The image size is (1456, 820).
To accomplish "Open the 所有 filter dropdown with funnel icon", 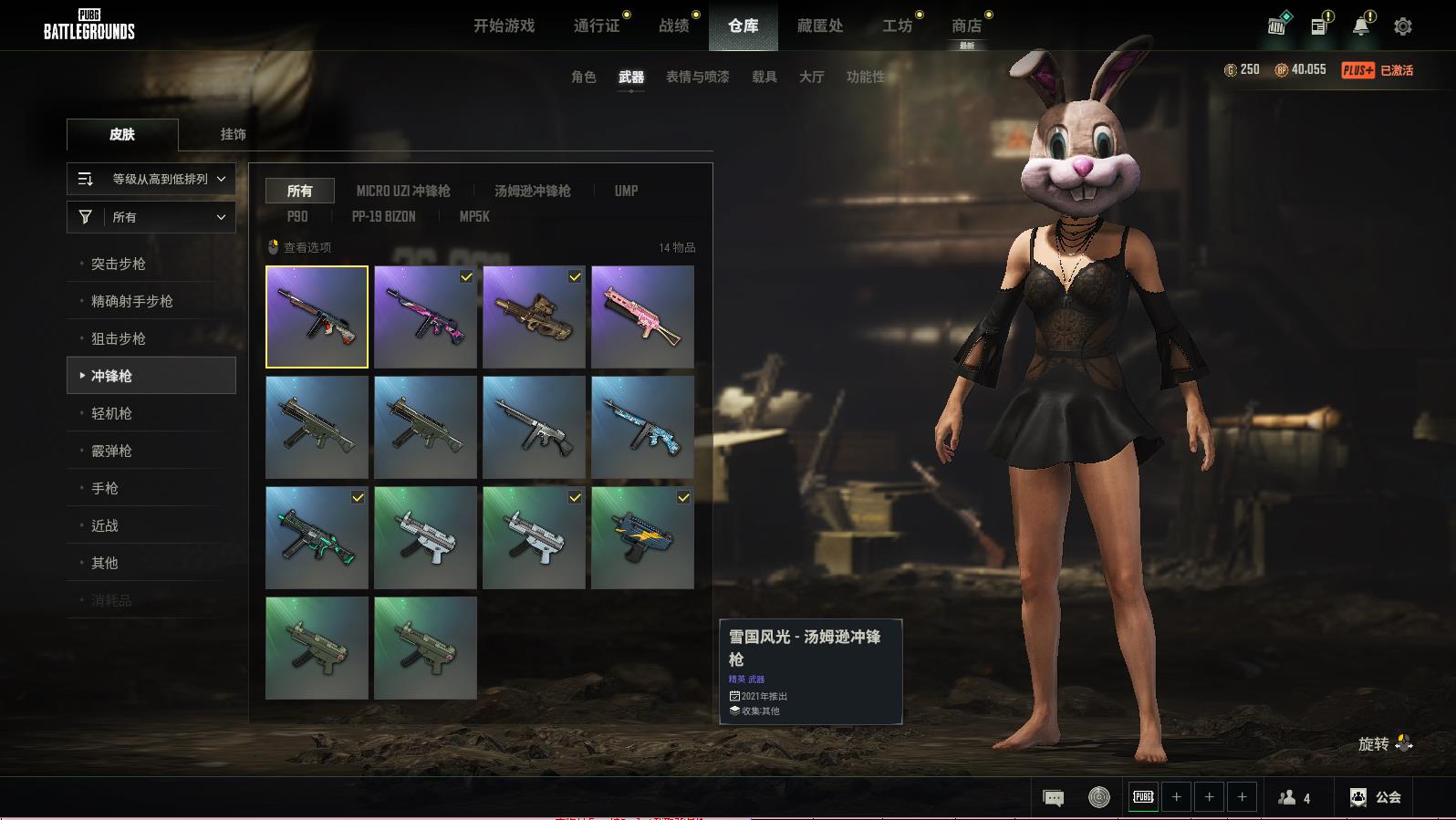I will pos(151,217).
